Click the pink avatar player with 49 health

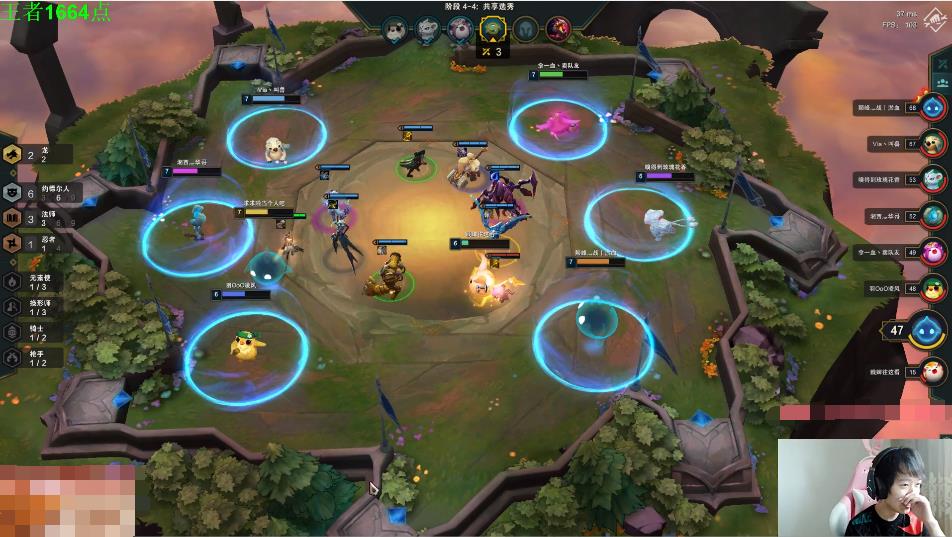[x=932, y=250]
